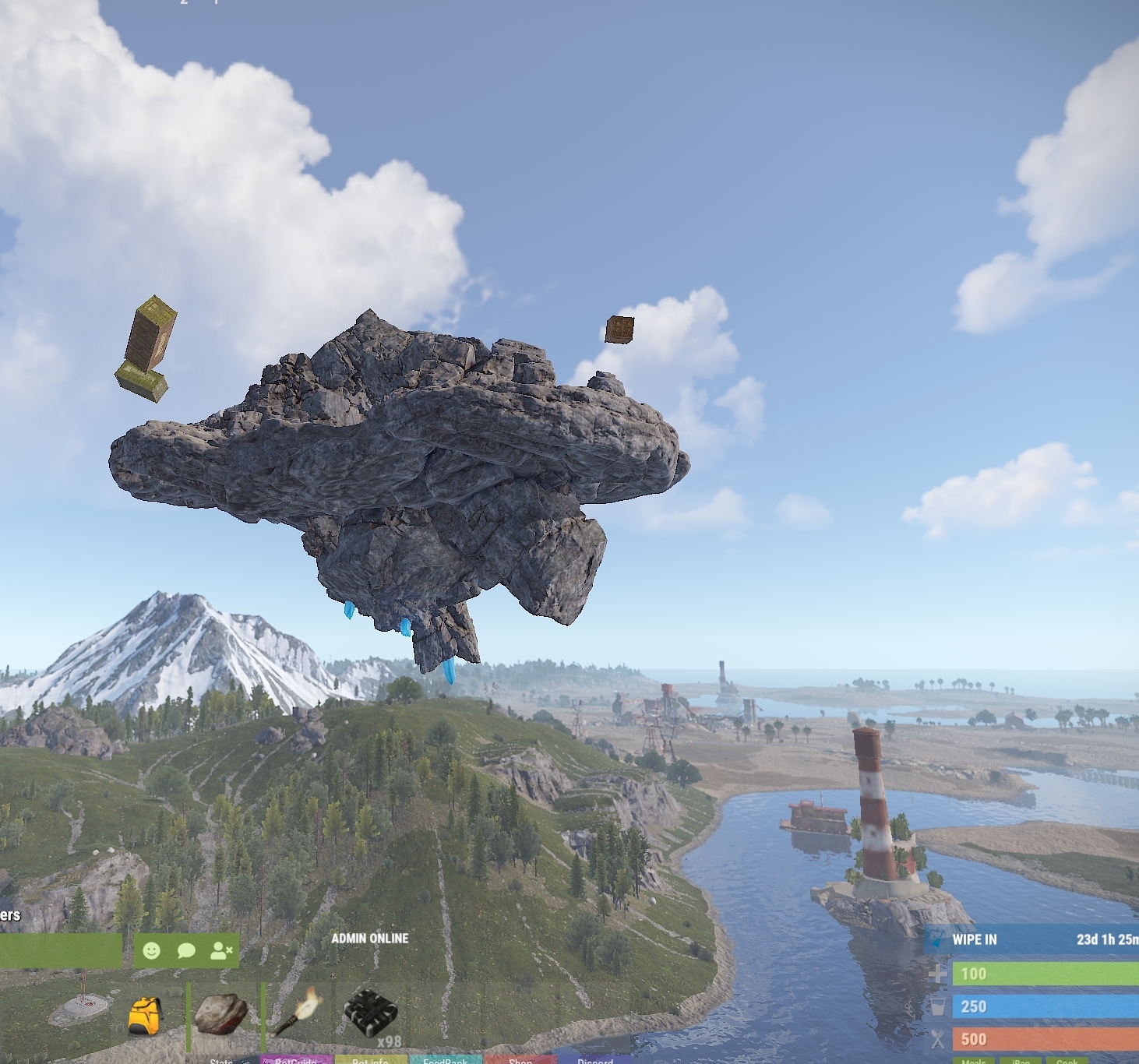Select the torch hotbar slot
The width and height of the screenshot is (1139, 1064).
point(298,1012)
